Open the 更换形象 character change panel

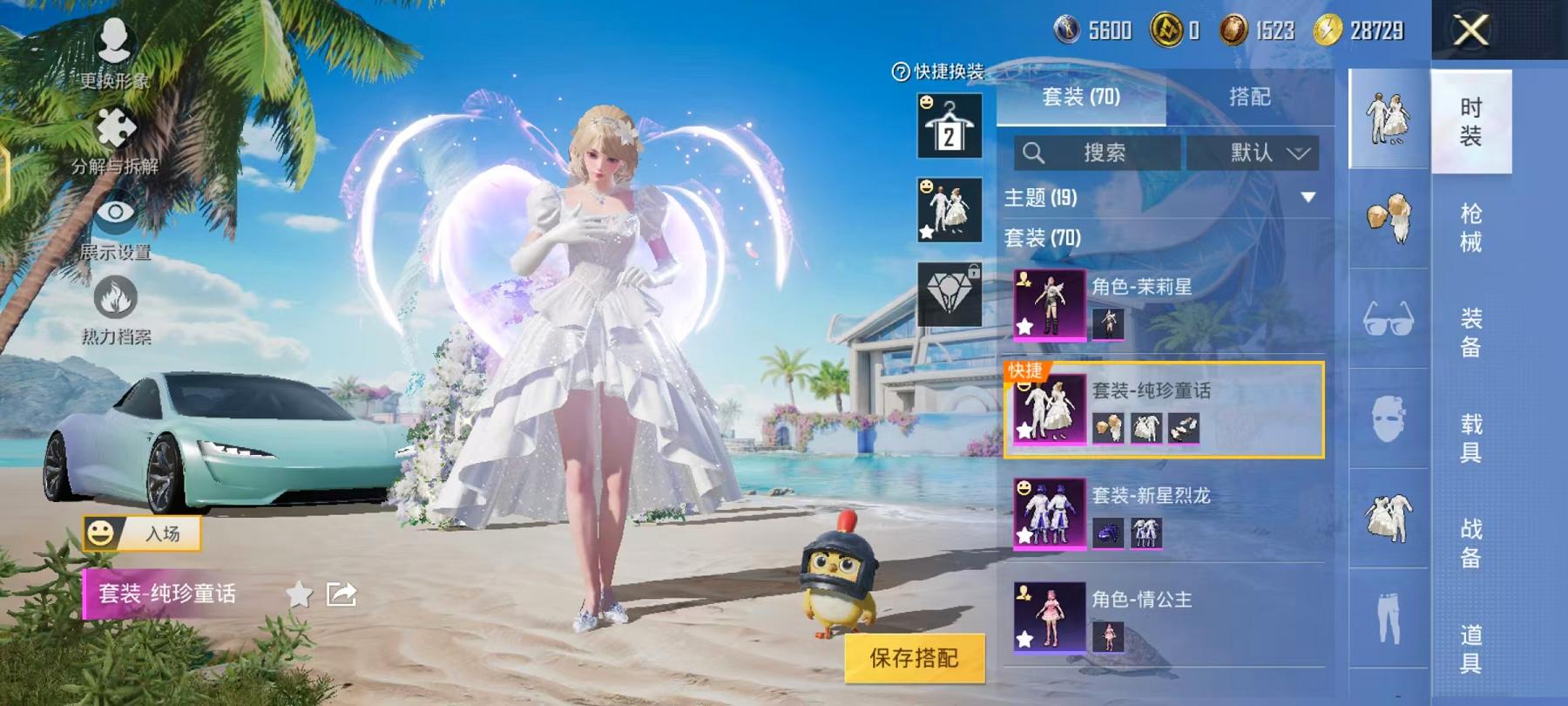click(x=113, y=52)
